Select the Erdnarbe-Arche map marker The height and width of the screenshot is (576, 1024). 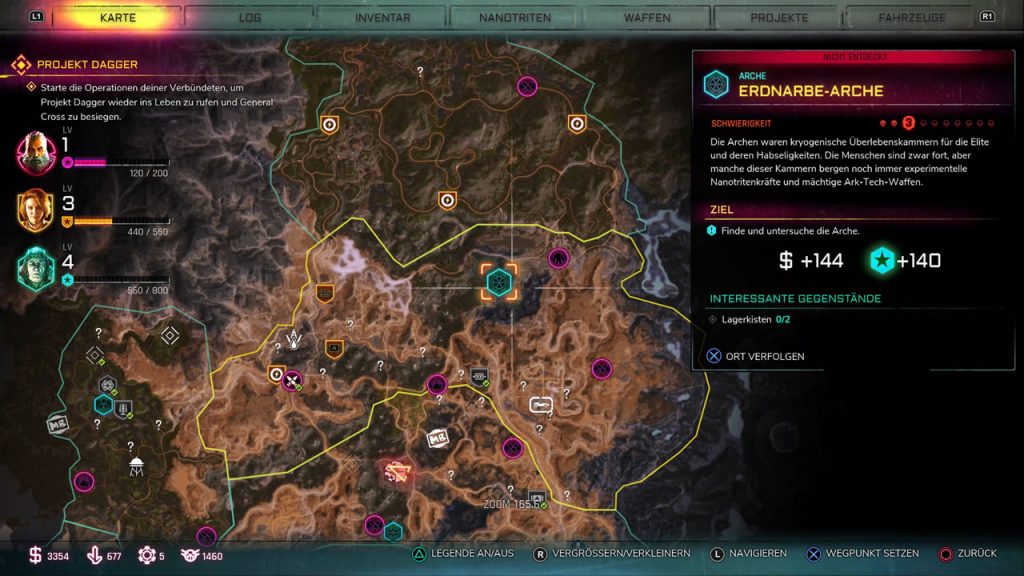tap(498, 282)
